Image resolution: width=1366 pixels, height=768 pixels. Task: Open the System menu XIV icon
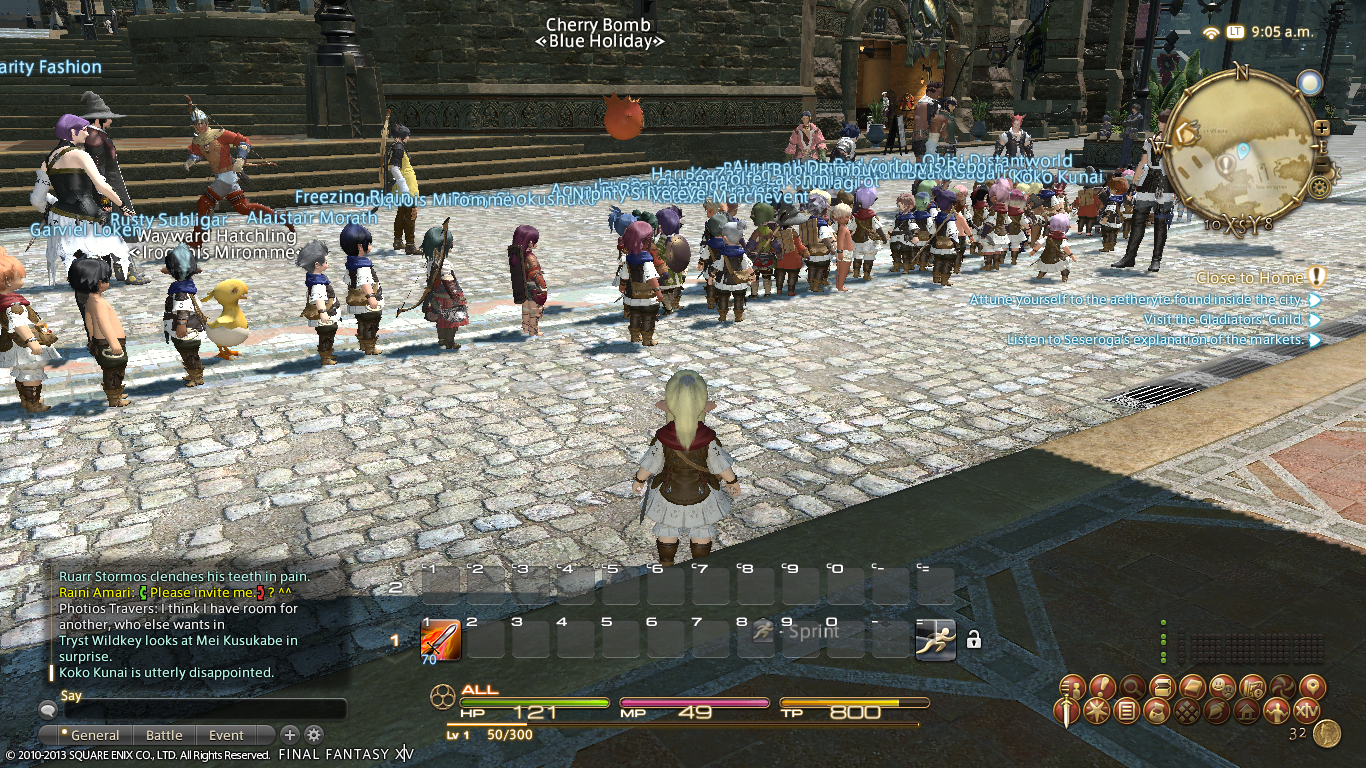(x=1306, y=712)
